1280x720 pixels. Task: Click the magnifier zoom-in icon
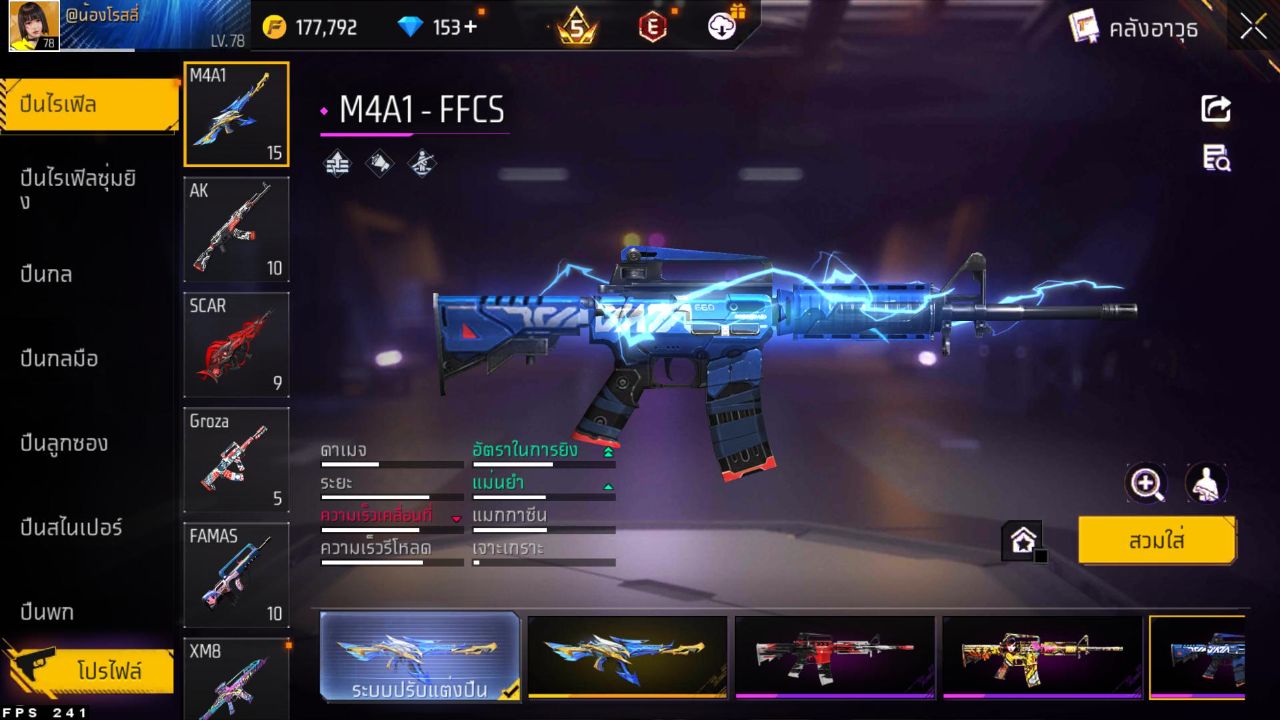click(x=1146, y=485)
